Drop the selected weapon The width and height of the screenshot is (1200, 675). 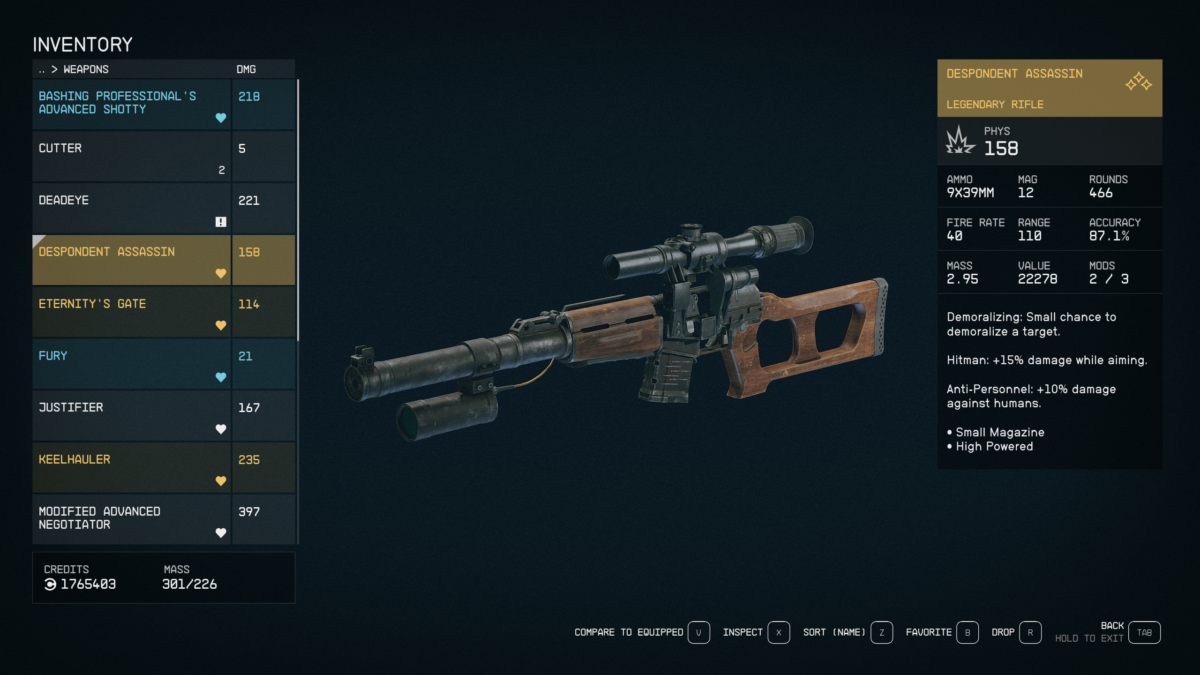[1030, 633]
